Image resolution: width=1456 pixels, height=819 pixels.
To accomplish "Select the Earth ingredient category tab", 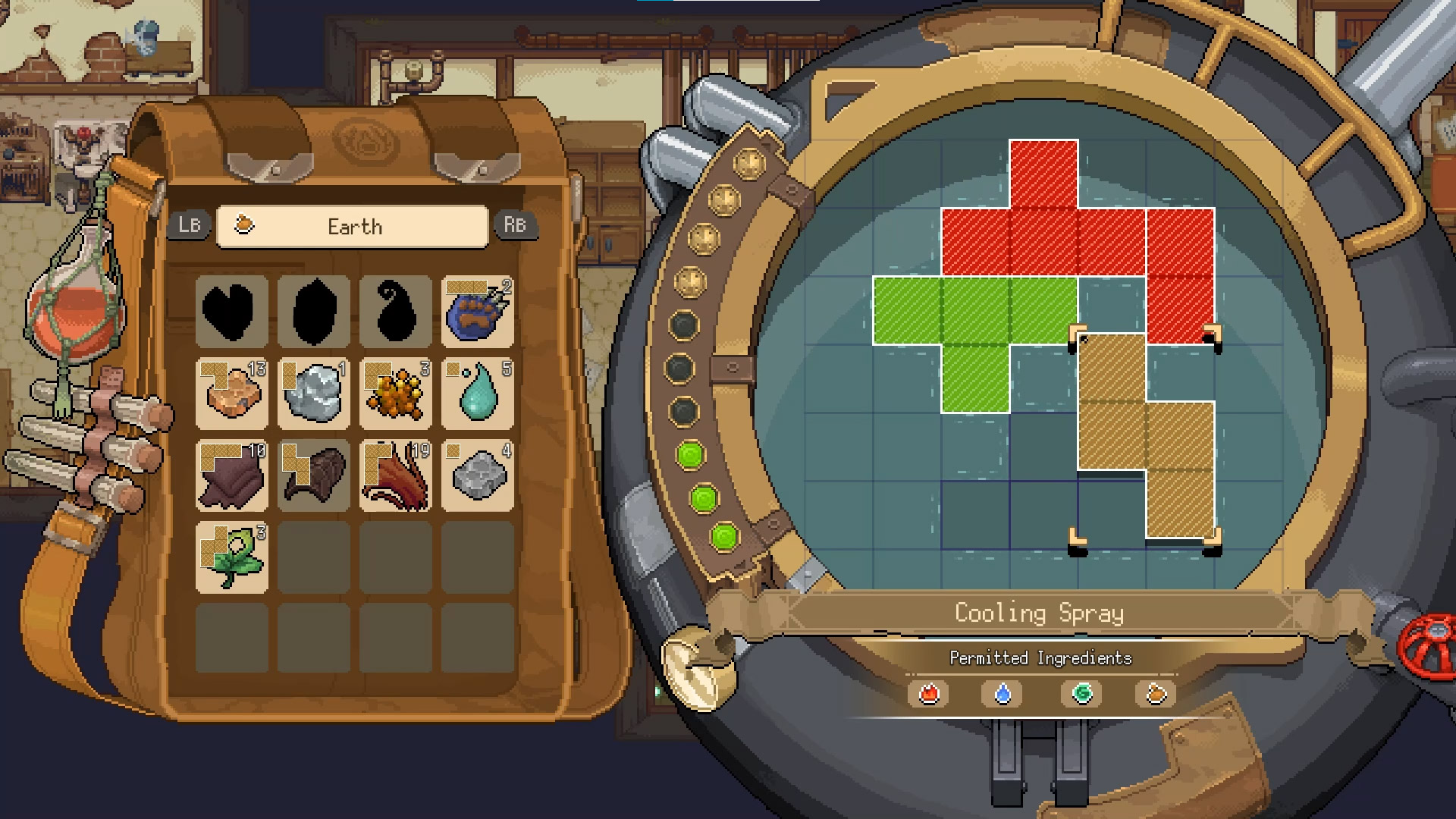I will 353,227.
